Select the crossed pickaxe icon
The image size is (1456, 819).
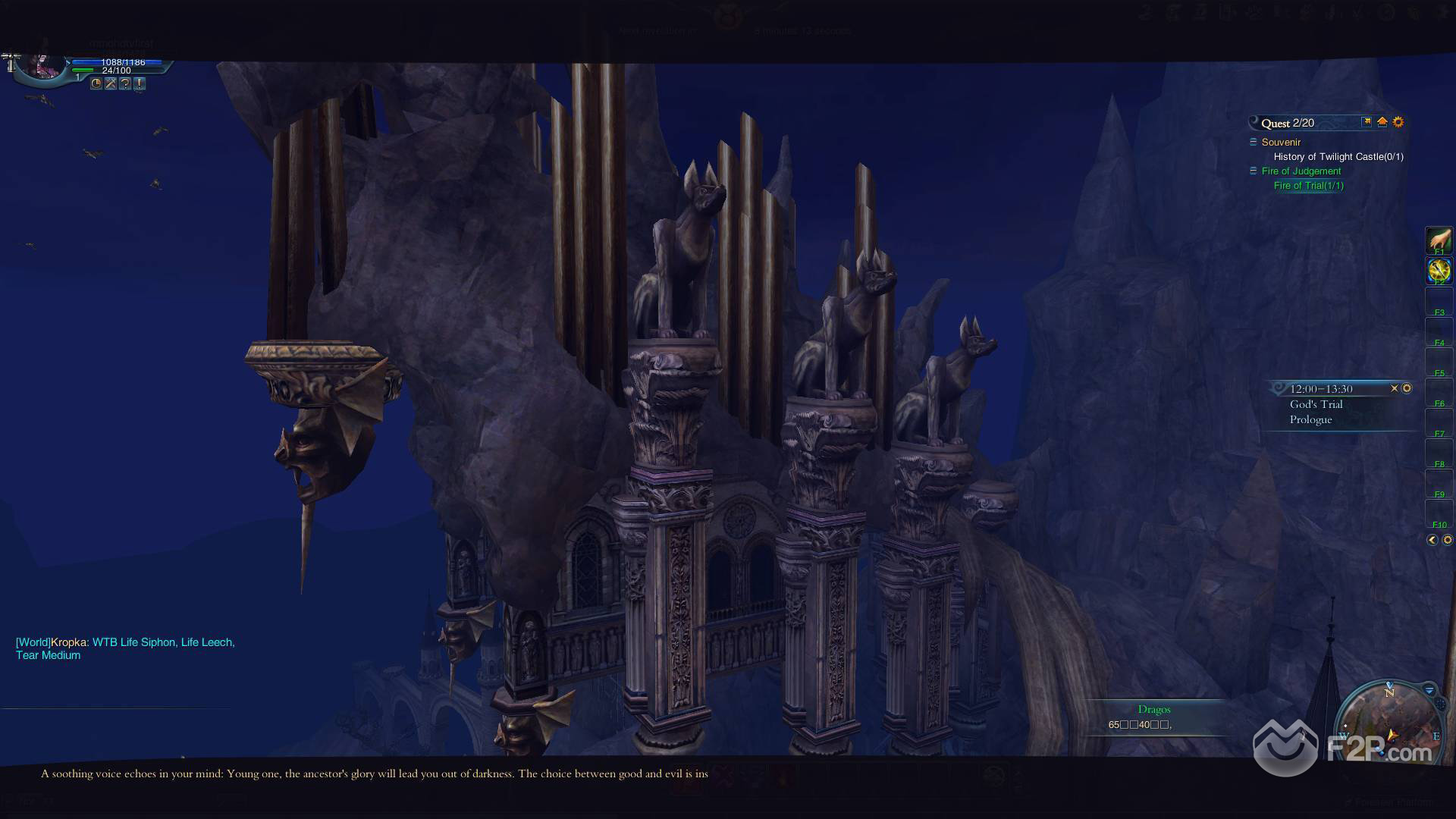coord(111,83)
